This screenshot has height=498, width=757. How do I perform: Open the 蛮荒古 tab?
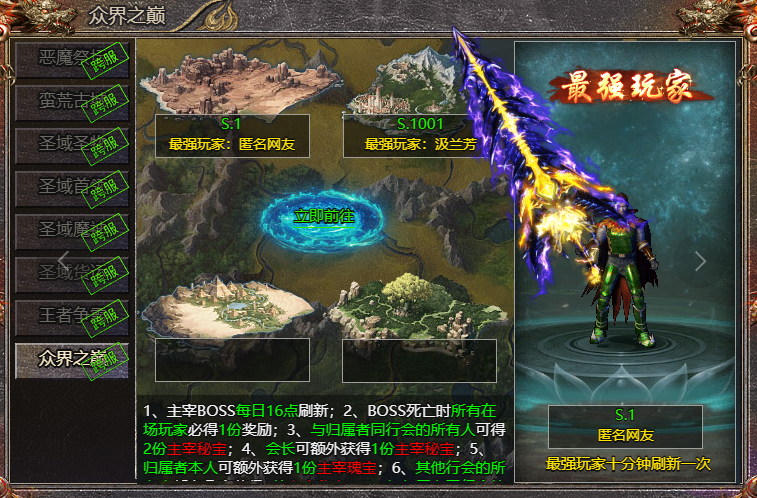pyautogui.click(x=71, y=100)
